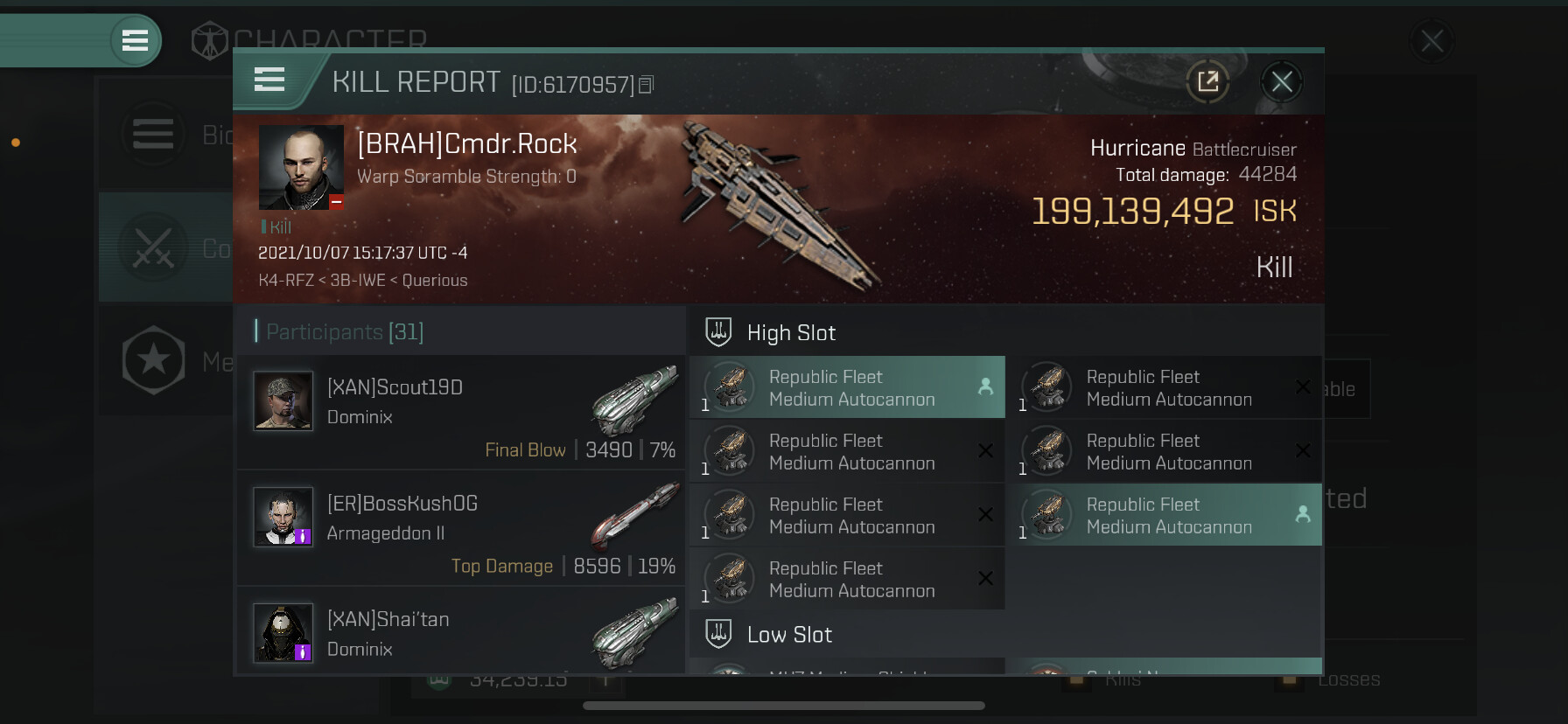View Cmdr.Rock's character portrait

tap(301, 167)
